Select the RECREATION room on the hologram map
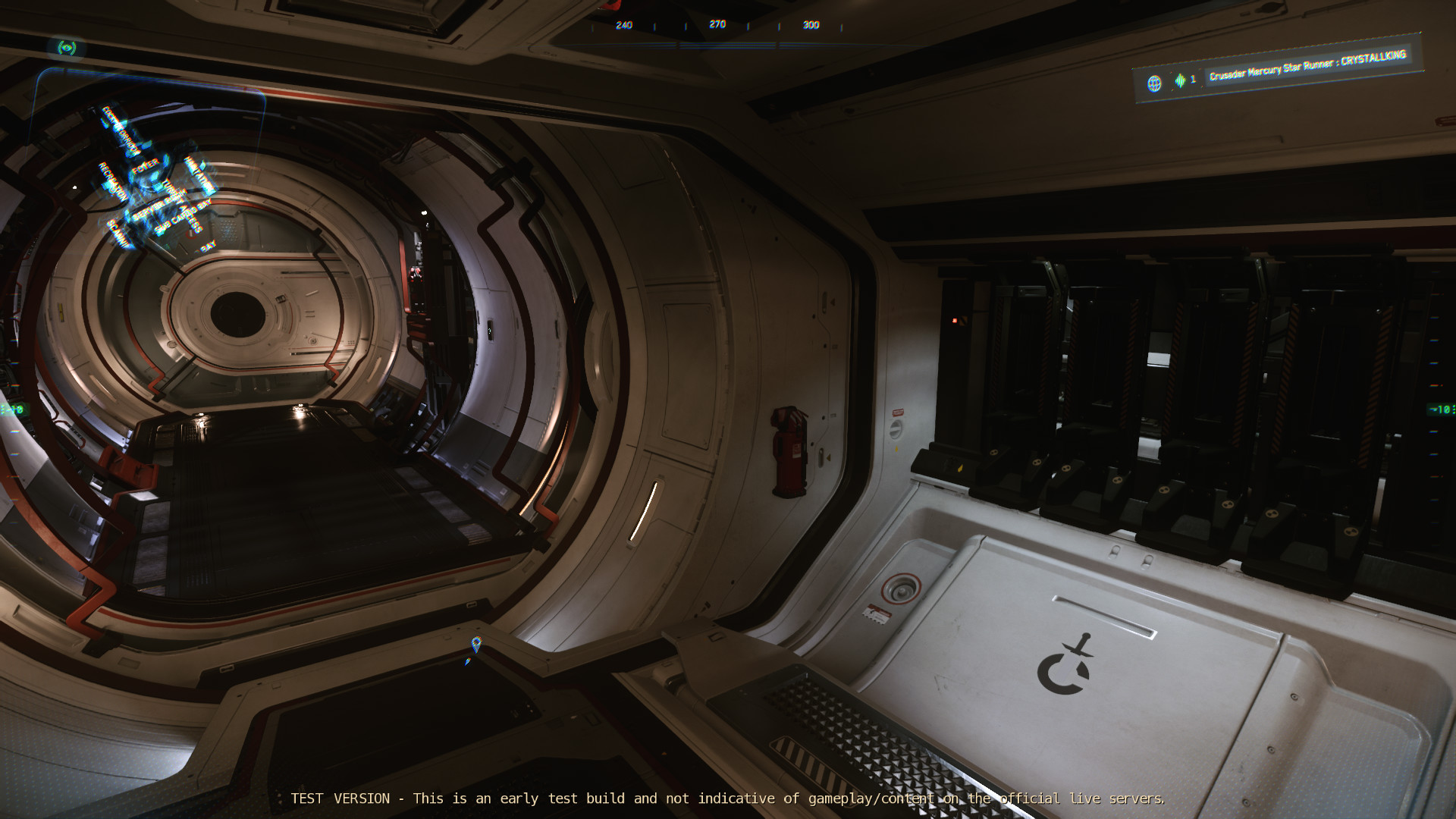Image resolution: width=1456 pixels, height=819 pixels. pyautogui.click(x=112, y=180)
